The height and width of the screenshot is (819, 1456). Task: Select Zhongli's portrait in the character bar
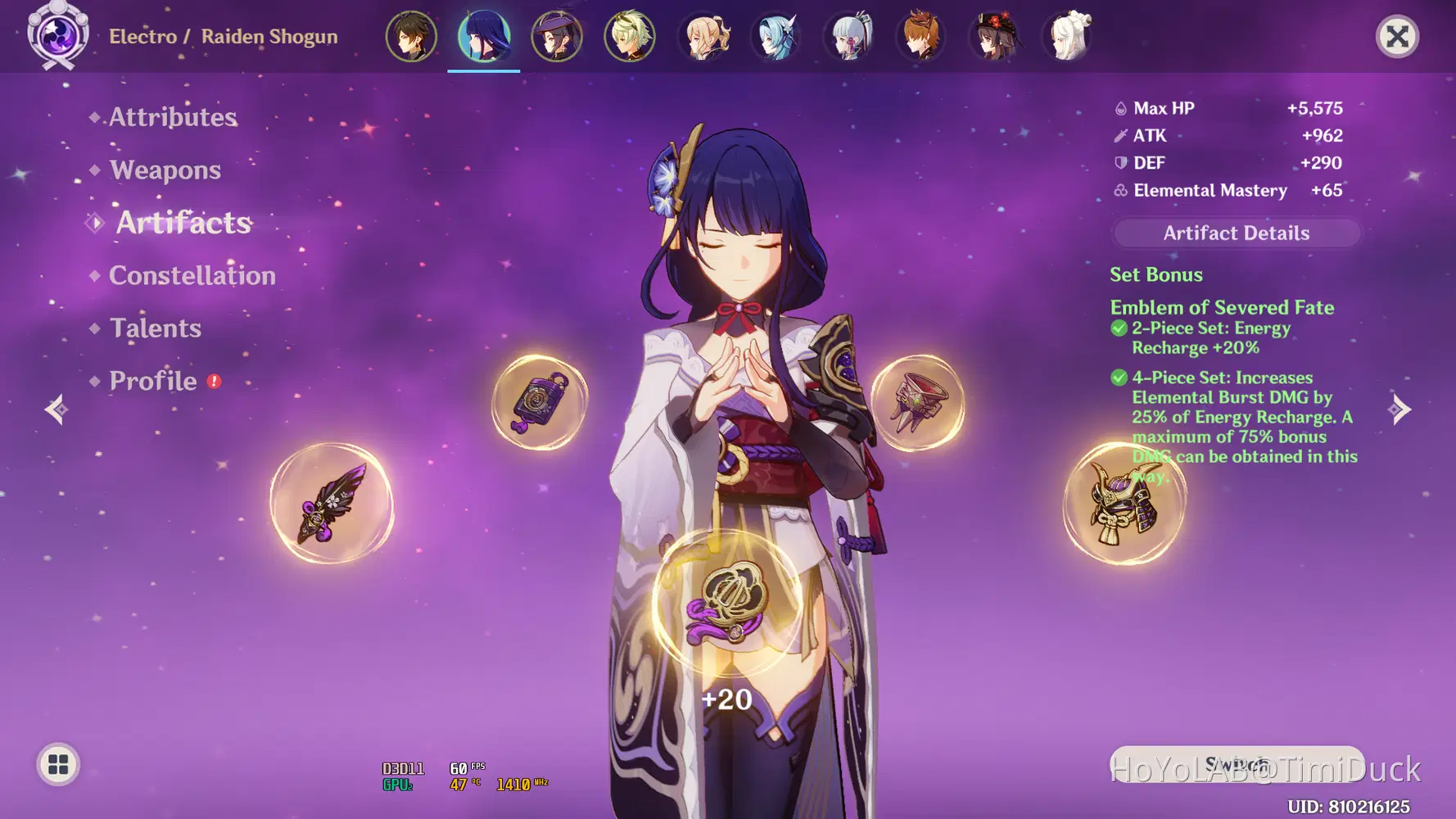click(x=411, y=37)
